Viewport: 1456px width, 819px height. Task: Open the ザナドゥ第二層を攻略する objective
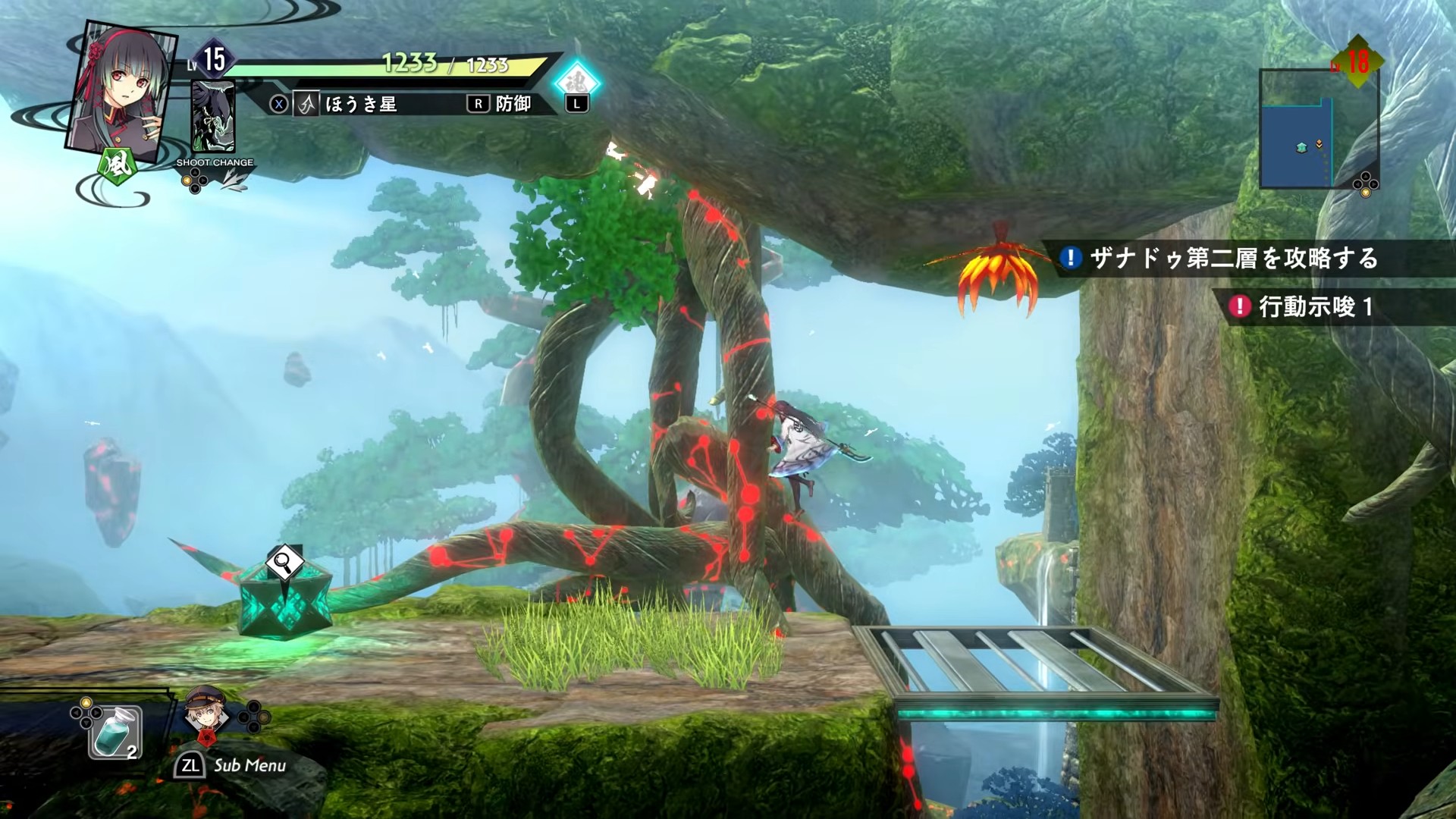[1232, 259]
